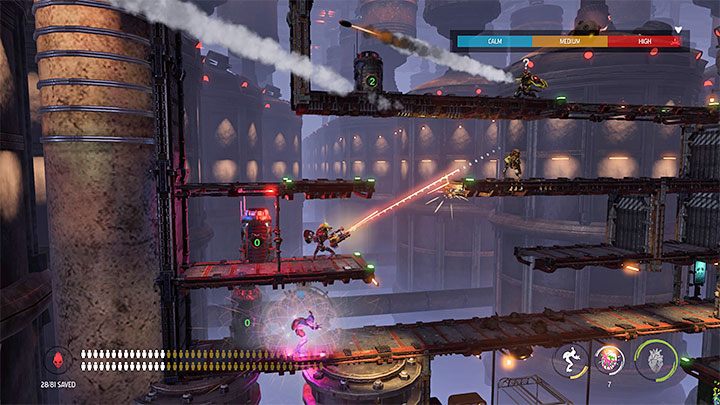Click the heart health icon
This screenshot has width=720, height=405.
click(656, 359)
